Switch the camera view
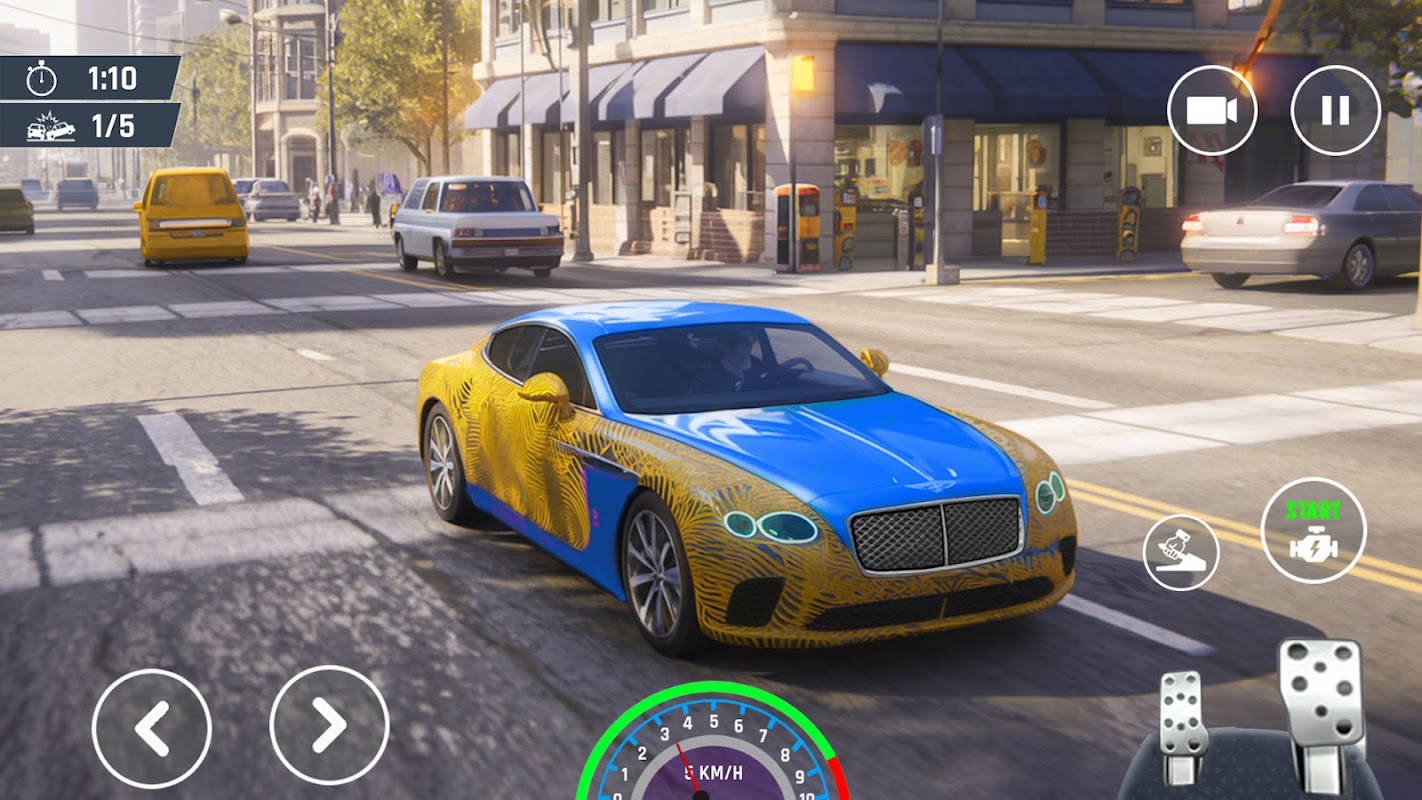1422x800 pixels. click(1212, 110)
